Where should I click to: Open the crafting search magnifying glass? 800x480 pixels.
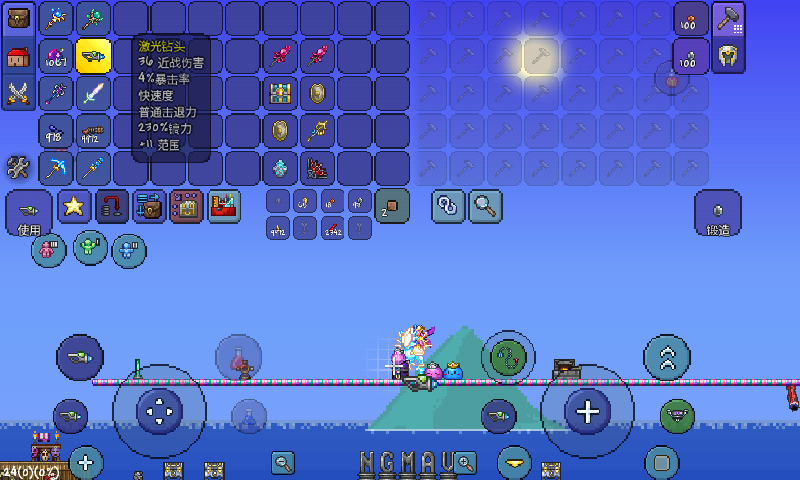(486, 206)
